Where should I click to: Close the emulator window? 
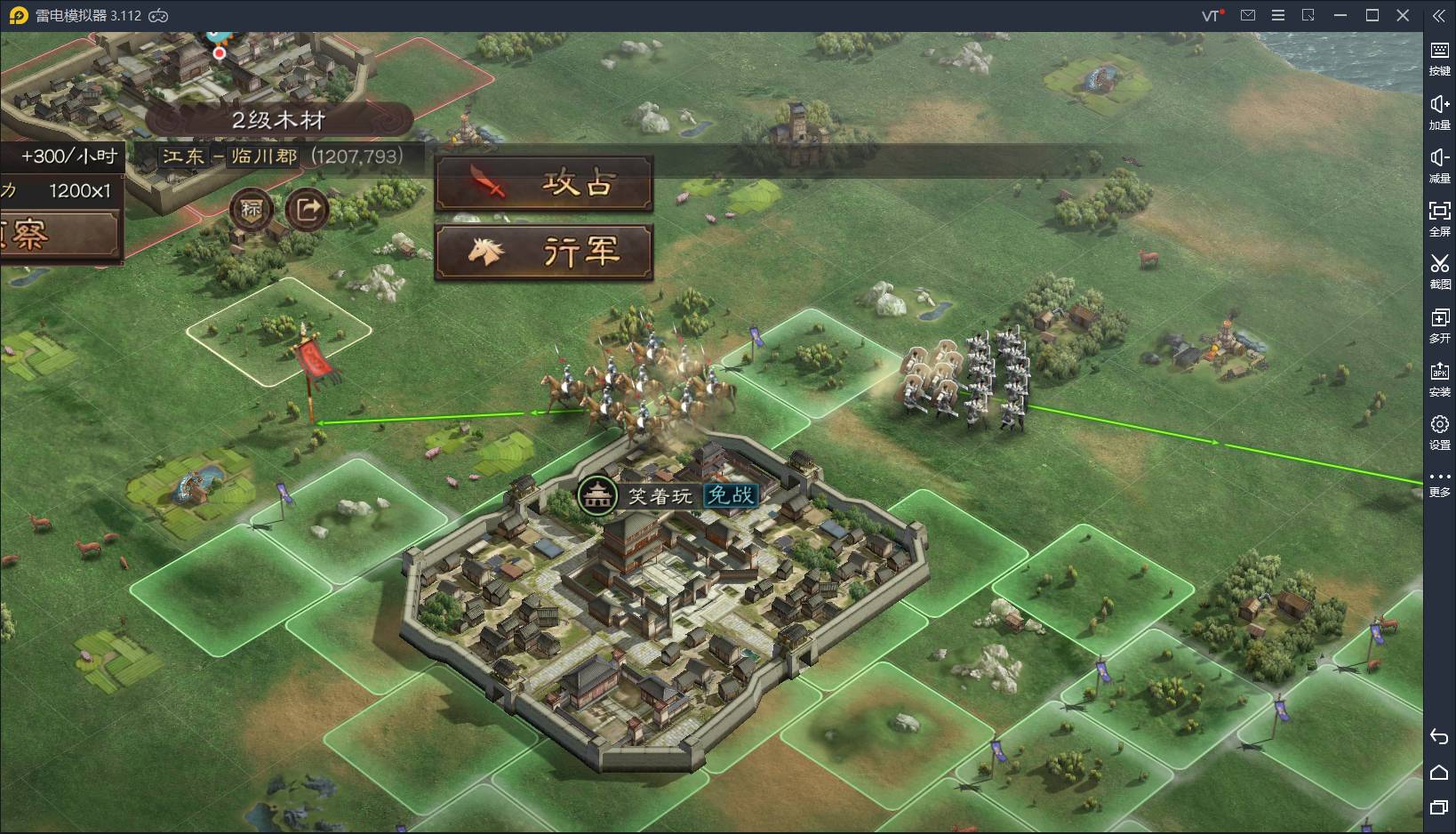1403,15
